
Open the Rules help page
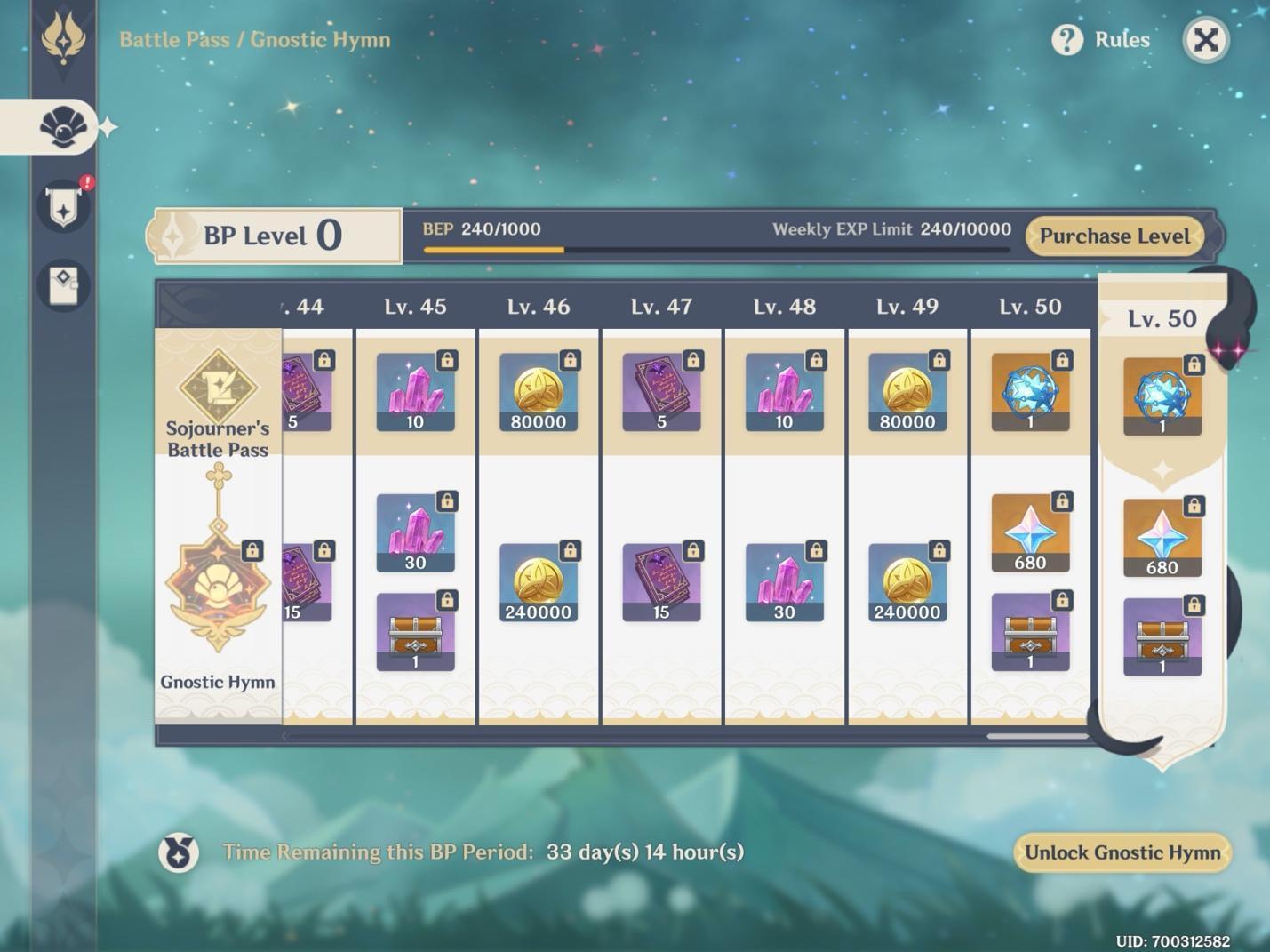[1102, 40]
